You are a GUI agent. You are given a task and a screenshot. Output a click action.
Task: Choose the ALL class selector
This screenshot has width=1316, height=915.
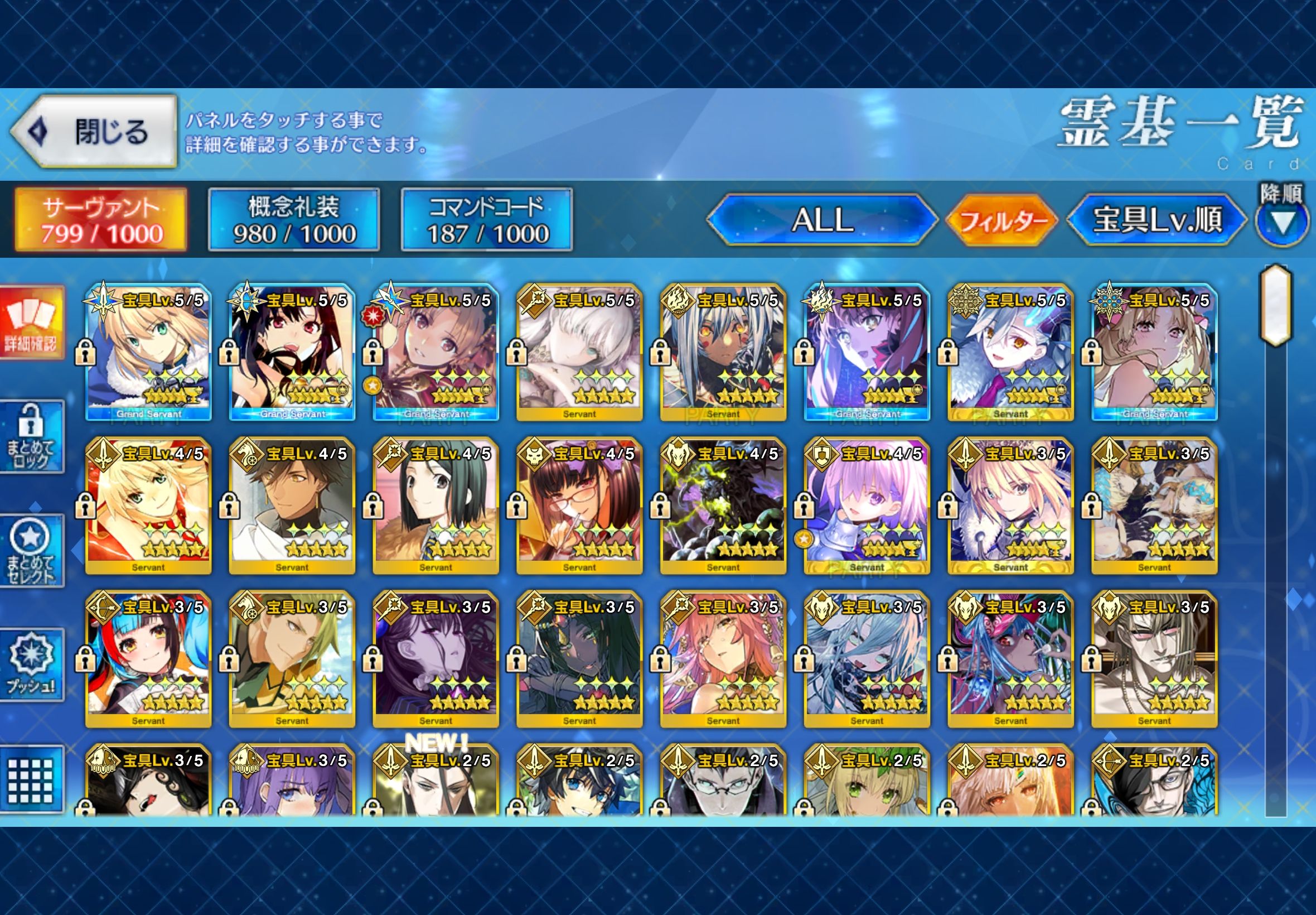click(x=822, y=220)
